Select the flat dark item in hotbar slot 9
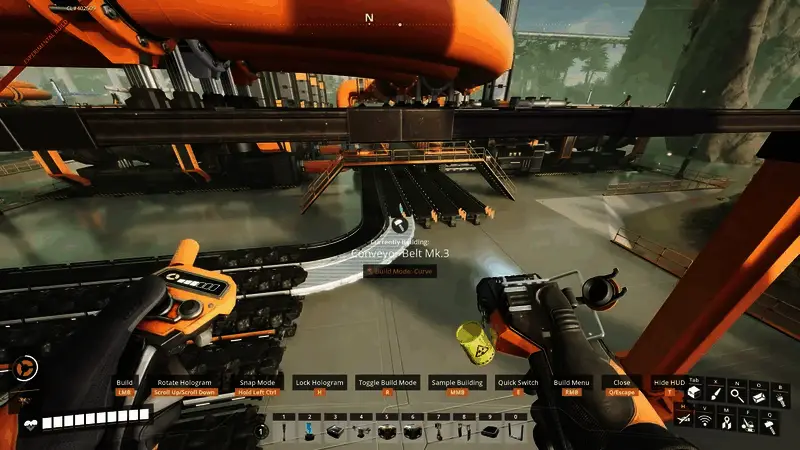800x450 pixels. 490,432
